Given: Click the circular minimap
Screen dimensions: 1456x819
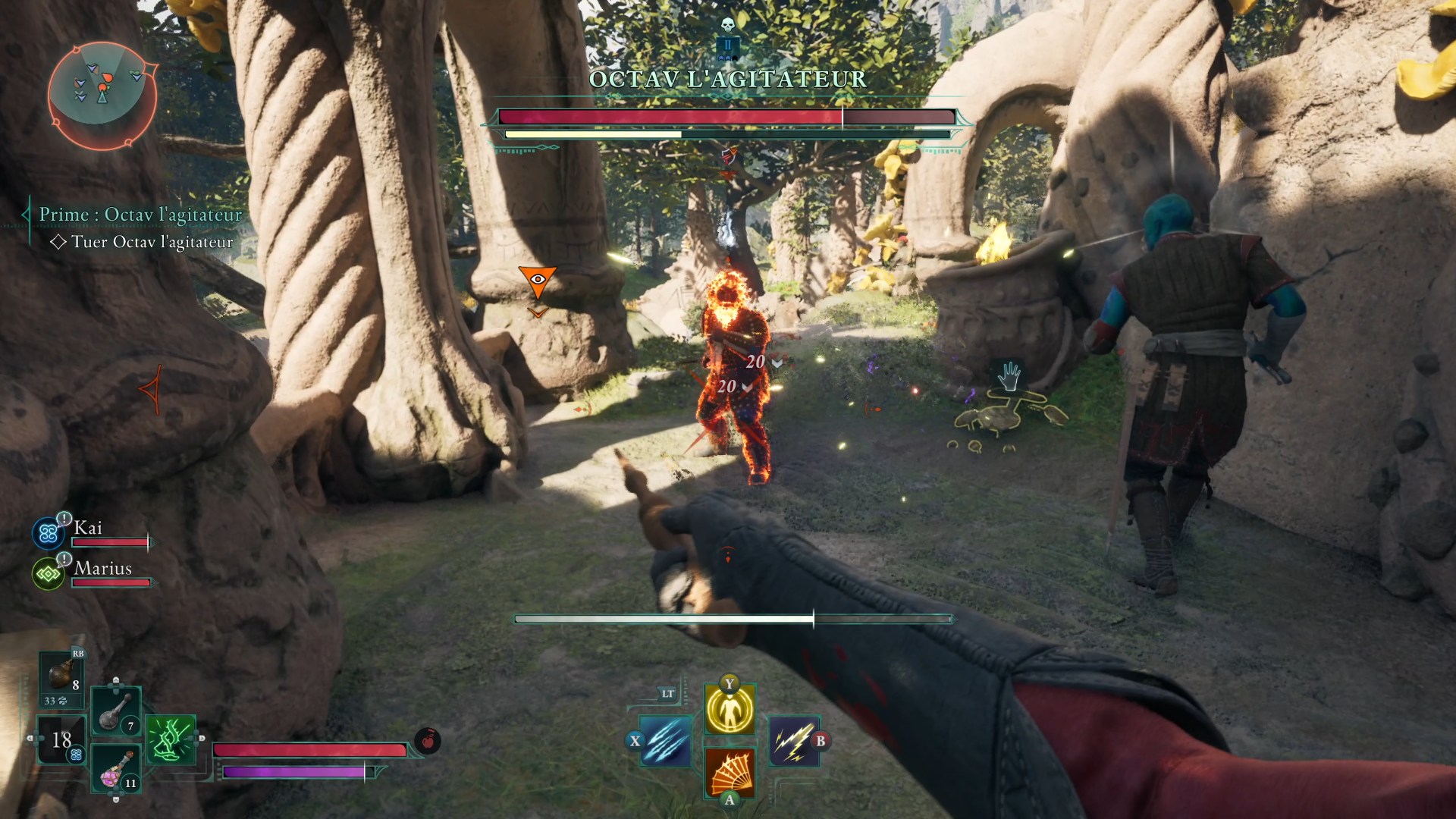Looking at the screenshot, I should 101,94.
